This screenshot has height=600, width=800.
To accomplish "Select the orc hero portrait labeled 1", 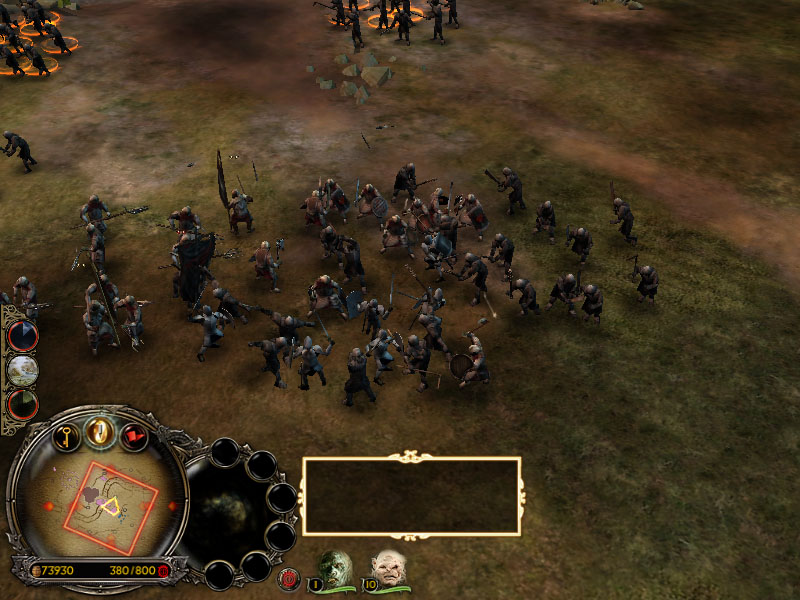I will [x=336, y=567].
